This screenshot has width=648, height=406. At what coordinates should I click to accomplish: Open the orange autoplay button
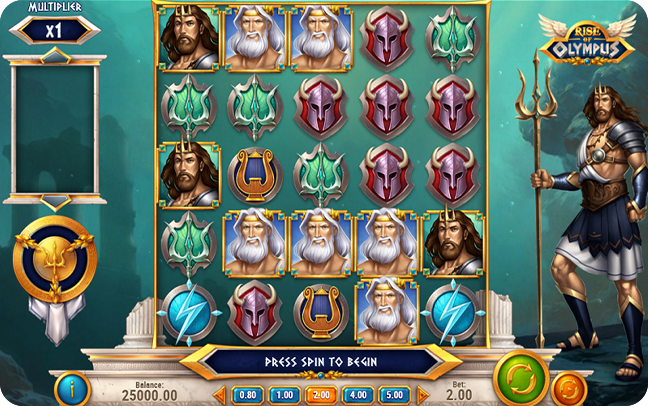tap(570, 386)
